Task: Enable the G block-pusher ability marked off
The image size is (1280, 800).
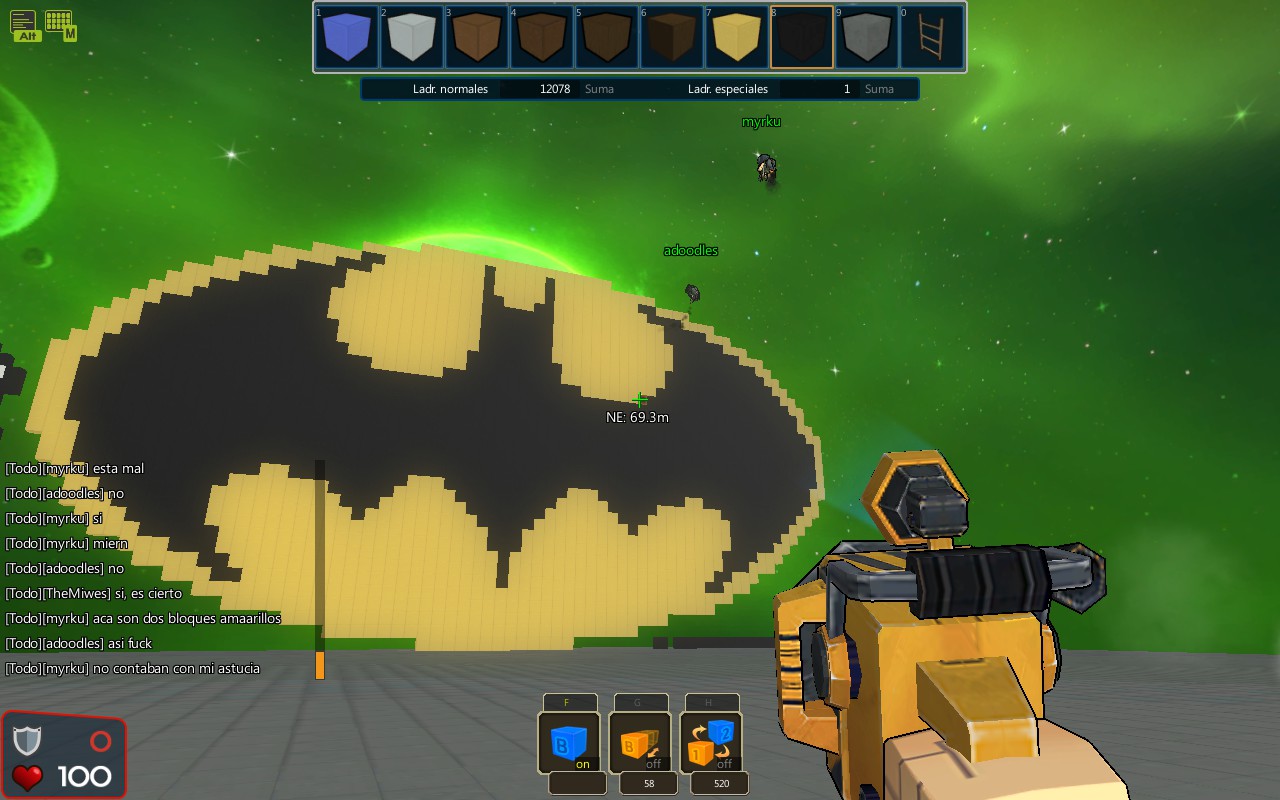Action: click(641, 744)
